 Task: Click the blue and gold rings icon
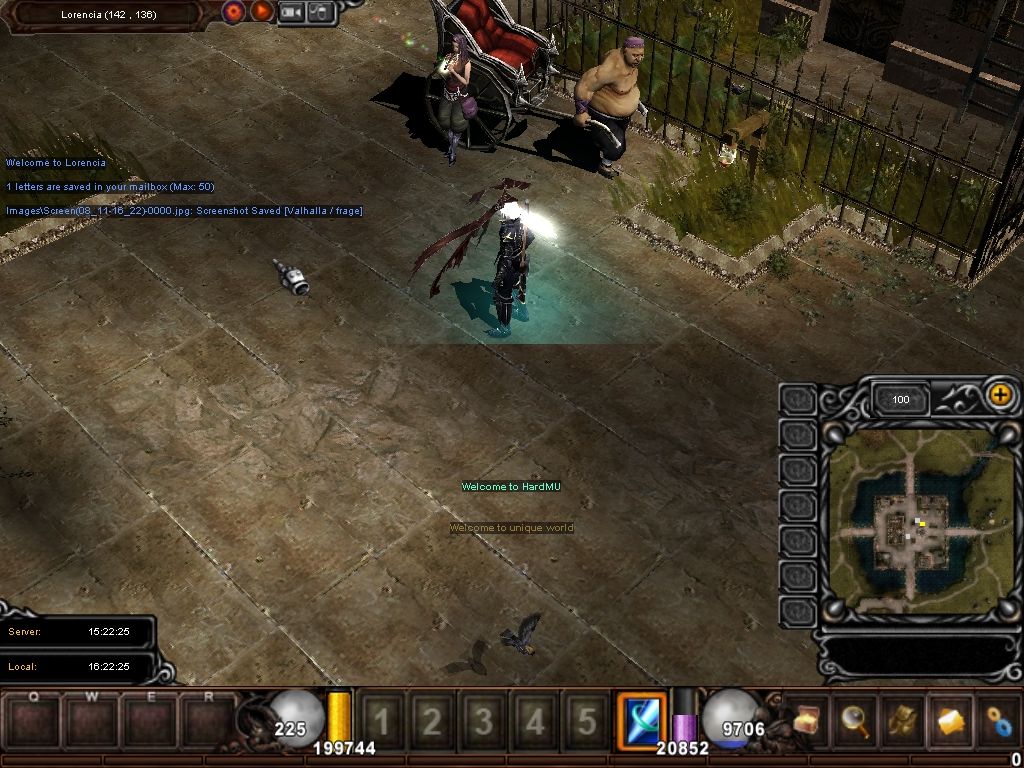[x=997, y=720]
